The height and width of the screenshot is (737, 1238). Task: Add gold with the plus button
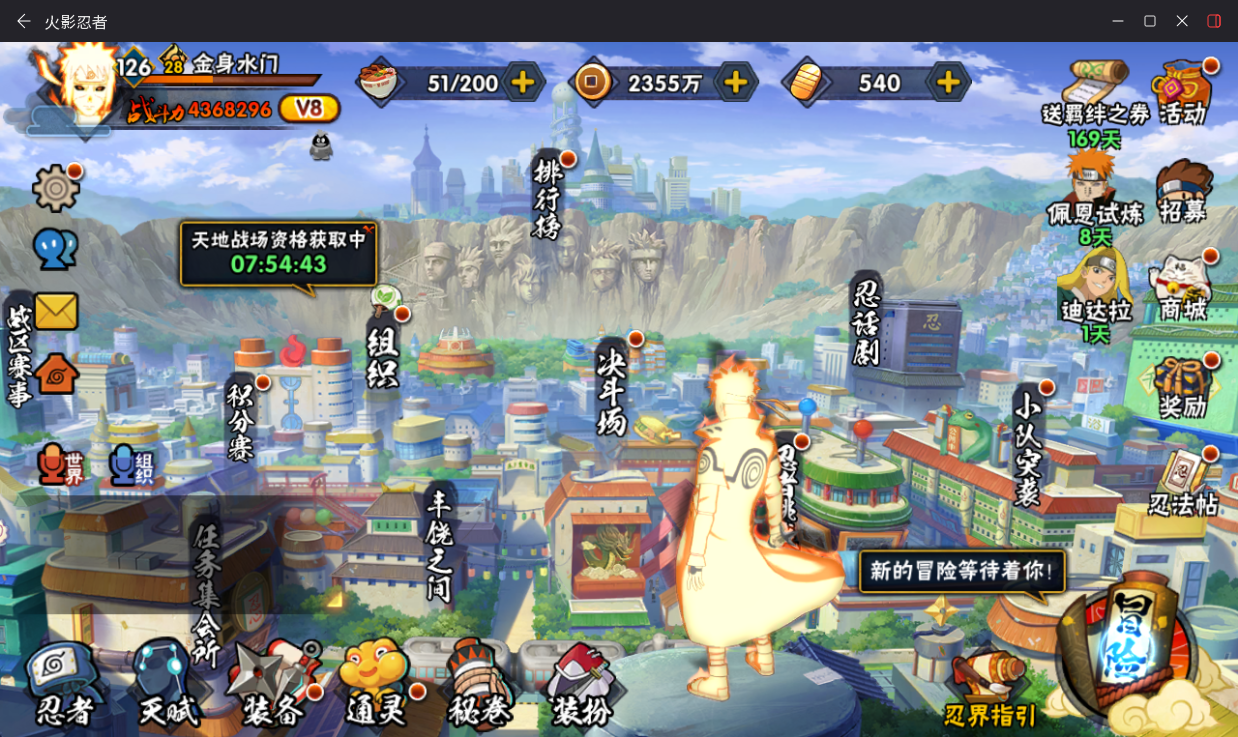[x=948, y=83]
